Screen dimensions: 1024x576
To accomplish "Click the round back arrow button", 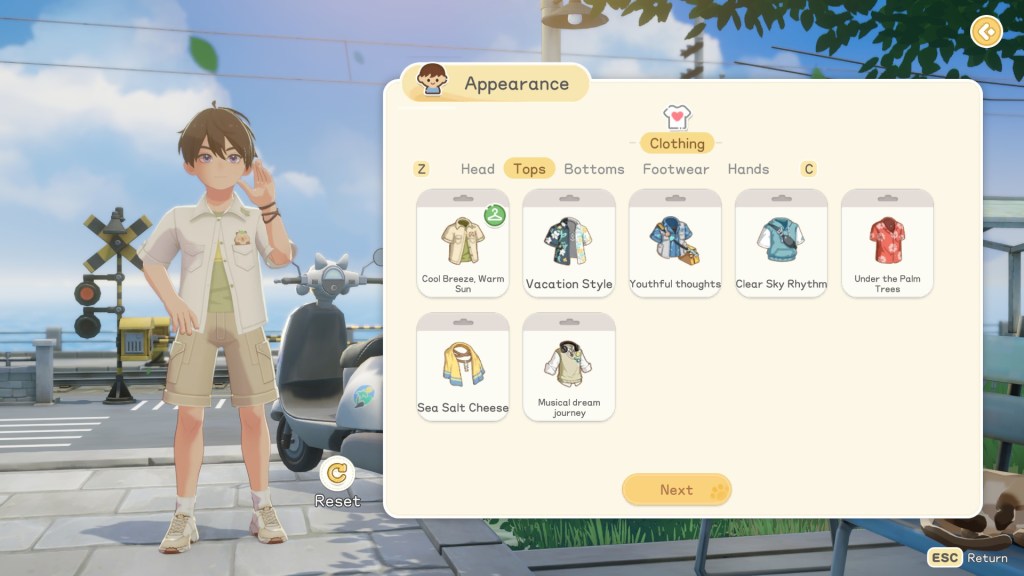I will pyautogui.click(x=986, y=32).
